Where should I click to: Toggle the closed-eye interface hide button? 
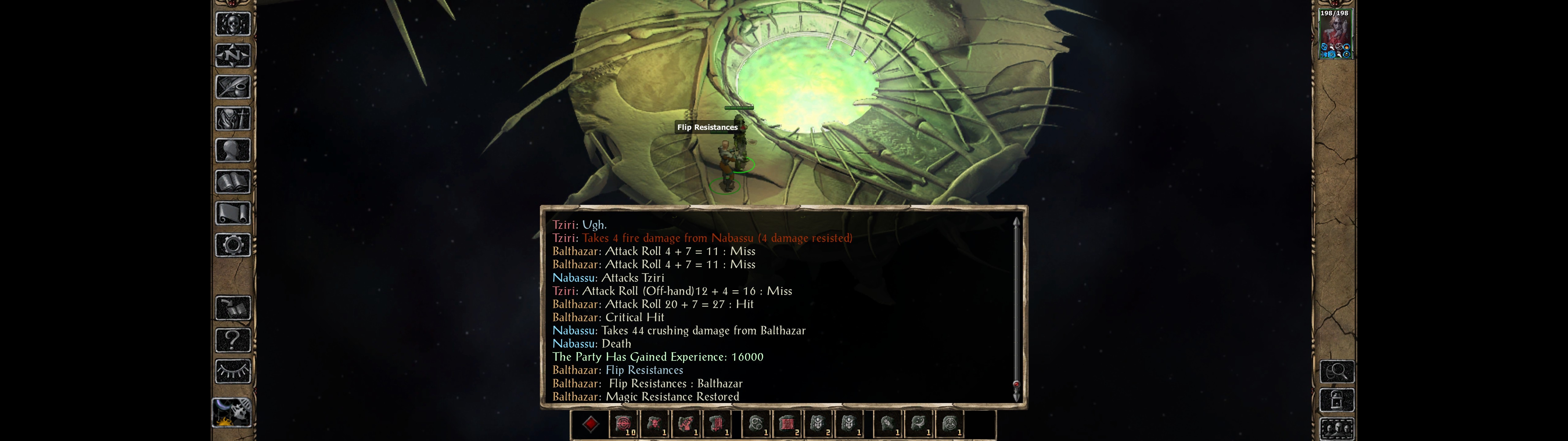tap(233, 371)
